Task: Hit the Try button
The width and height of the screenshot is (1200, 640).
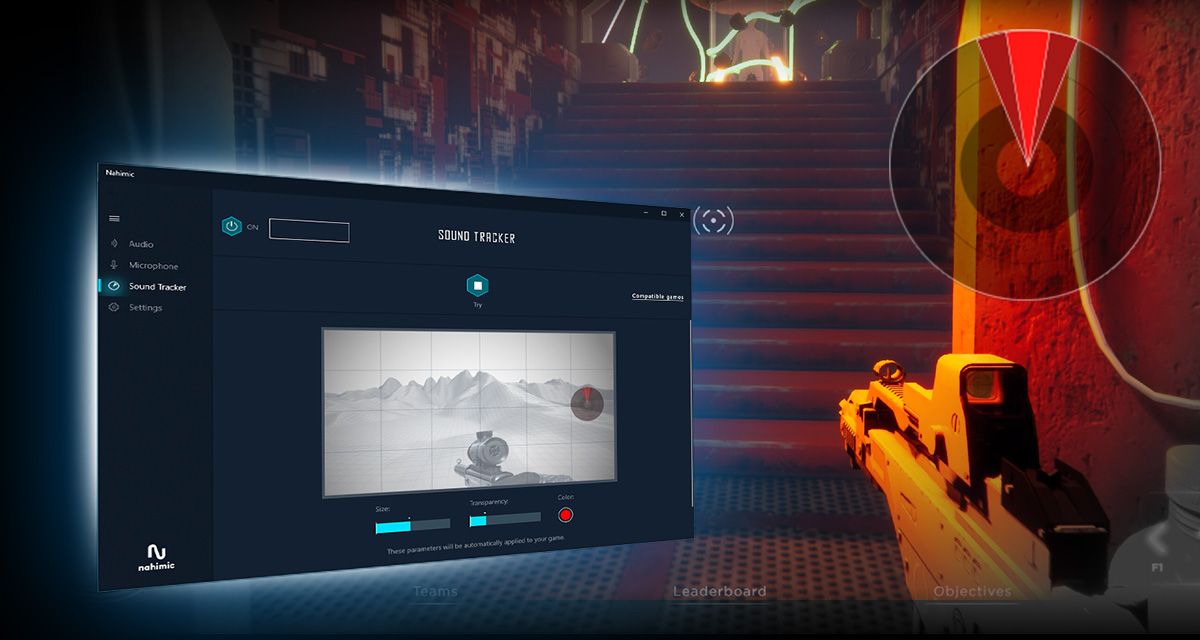Action: pyautogui.click(x=478, y=286)
